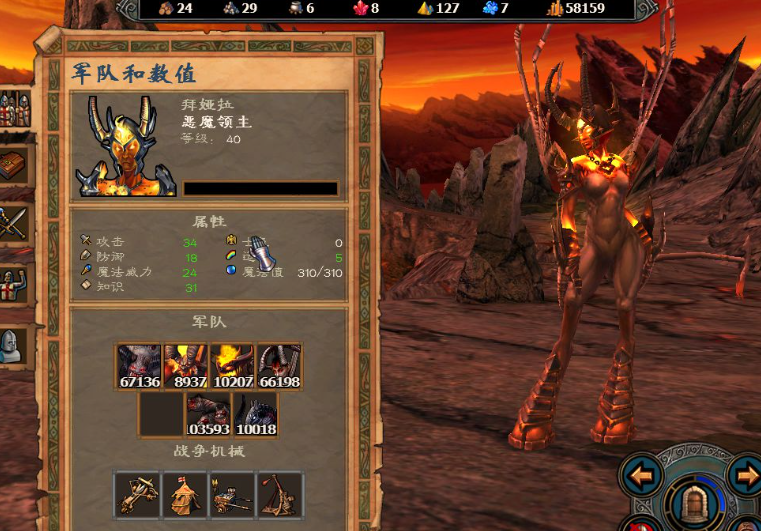This screenshot has width=761, height=531.
Task: Choose the fiery creature stack with 10207
Action: [233, 366]
